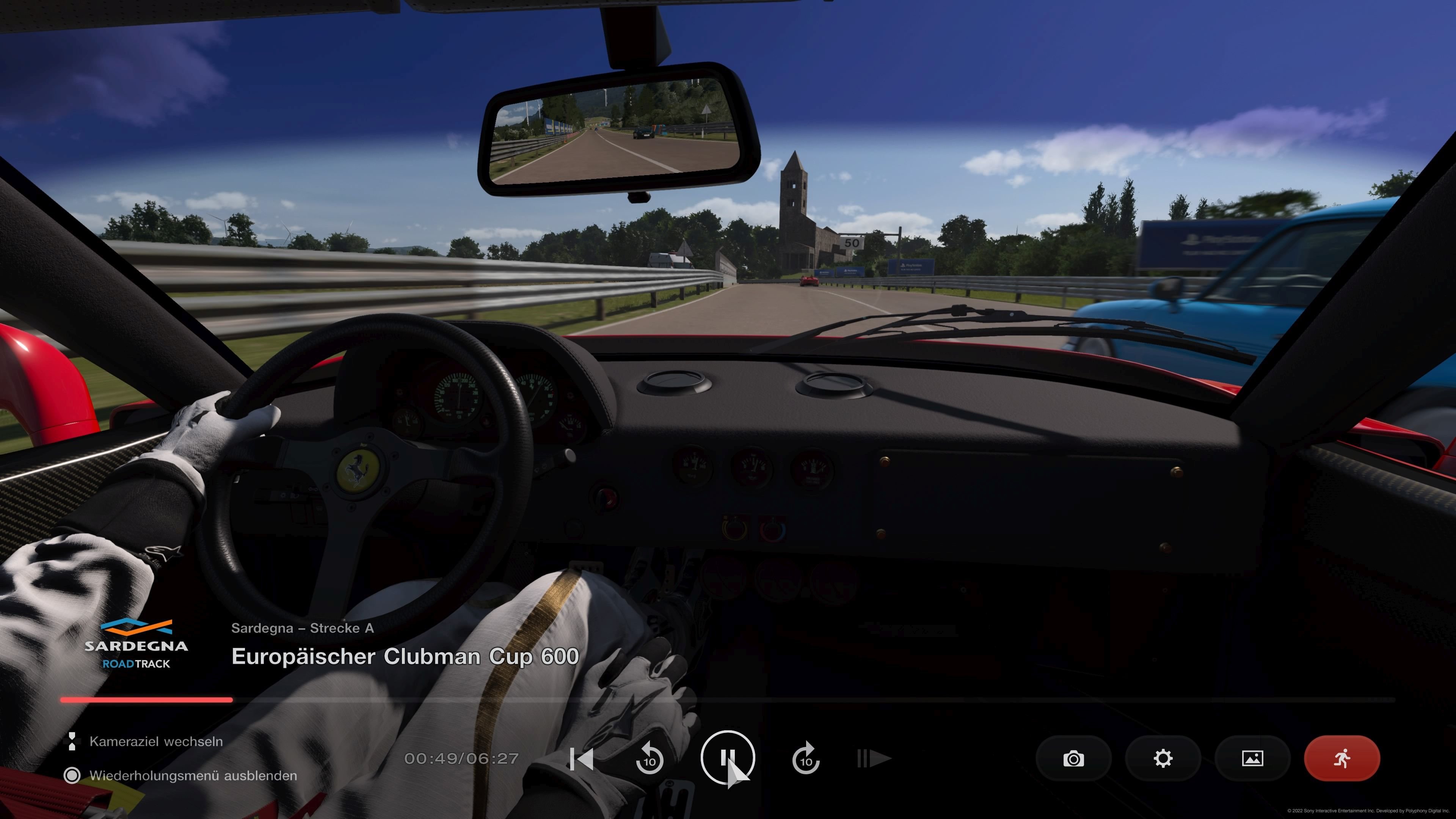The width and height of the screenshot is (1456, 819).
Task: Exit replay via the red running-man button
Action: [x=1341, y=759]
